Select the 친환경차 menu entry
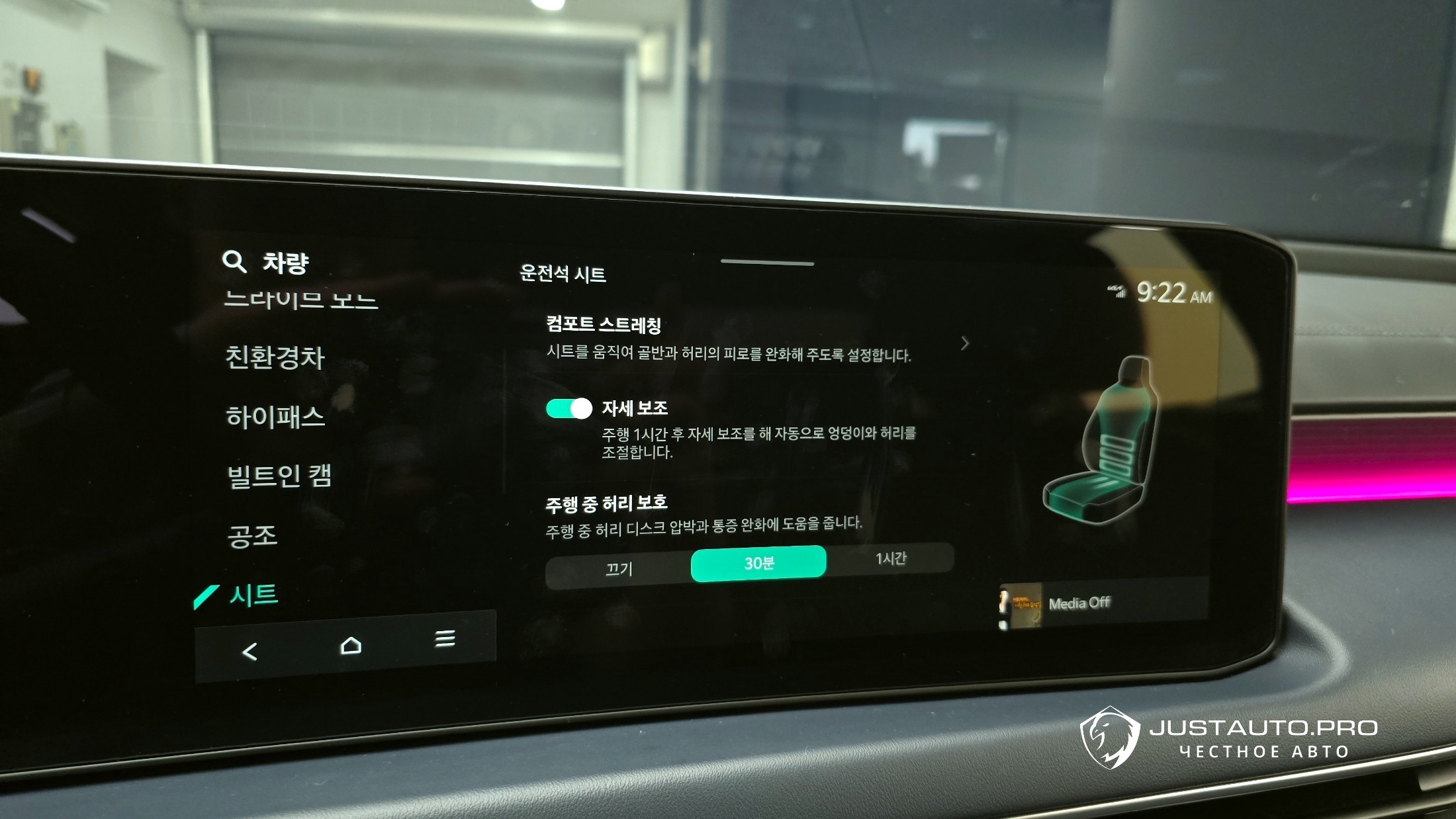This screenshot has height=819, width=1456. coord(275,357)
